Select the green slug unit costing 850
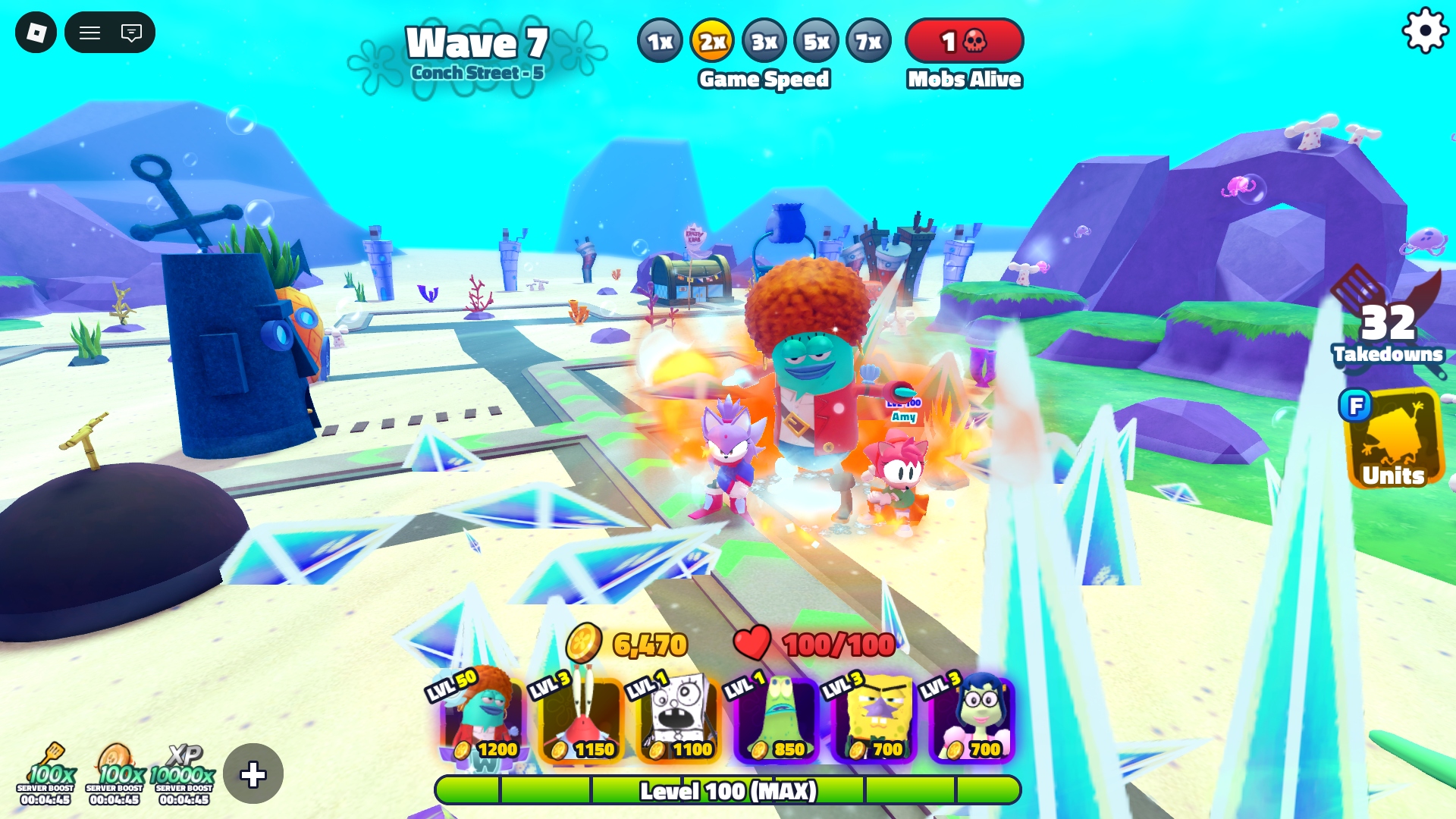1456x819 pixels. (x=777, y=718)
